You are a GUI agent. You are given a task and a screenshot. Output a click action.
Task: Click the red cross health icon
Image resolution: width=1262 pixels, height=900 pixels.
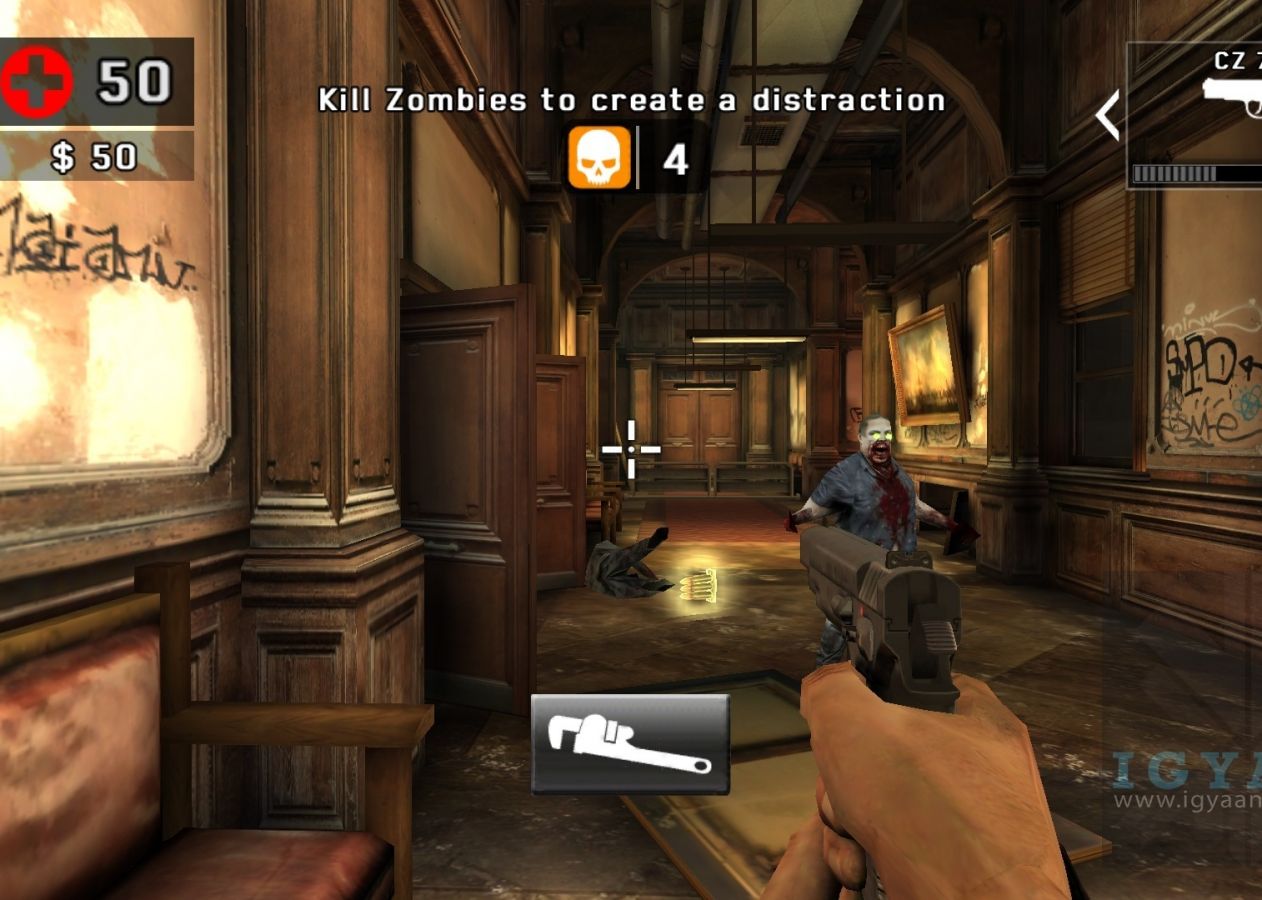[x=37, y=83]
